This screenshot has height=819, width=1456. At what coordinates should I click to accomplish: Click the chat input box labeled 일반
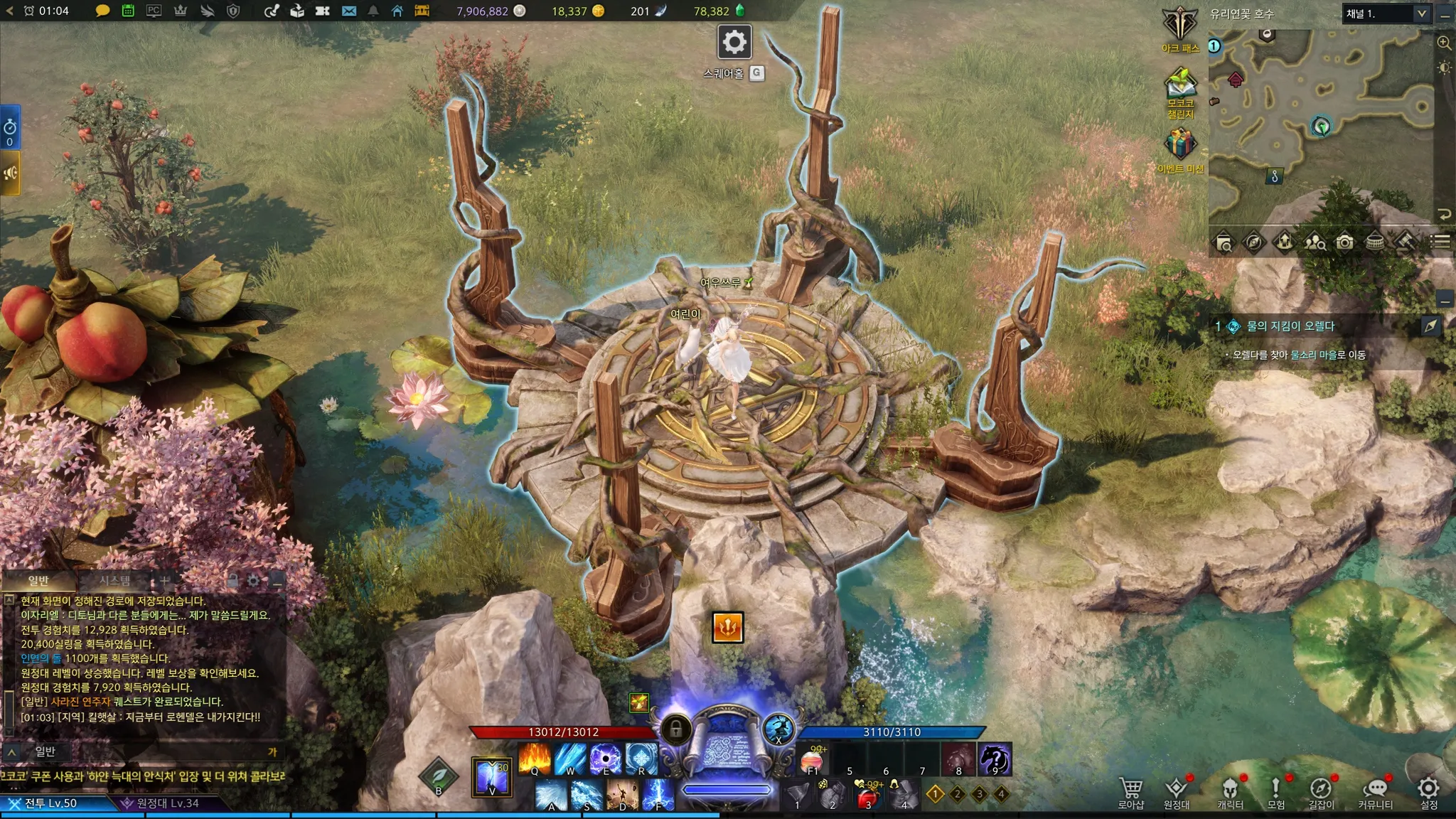point(142,751)
